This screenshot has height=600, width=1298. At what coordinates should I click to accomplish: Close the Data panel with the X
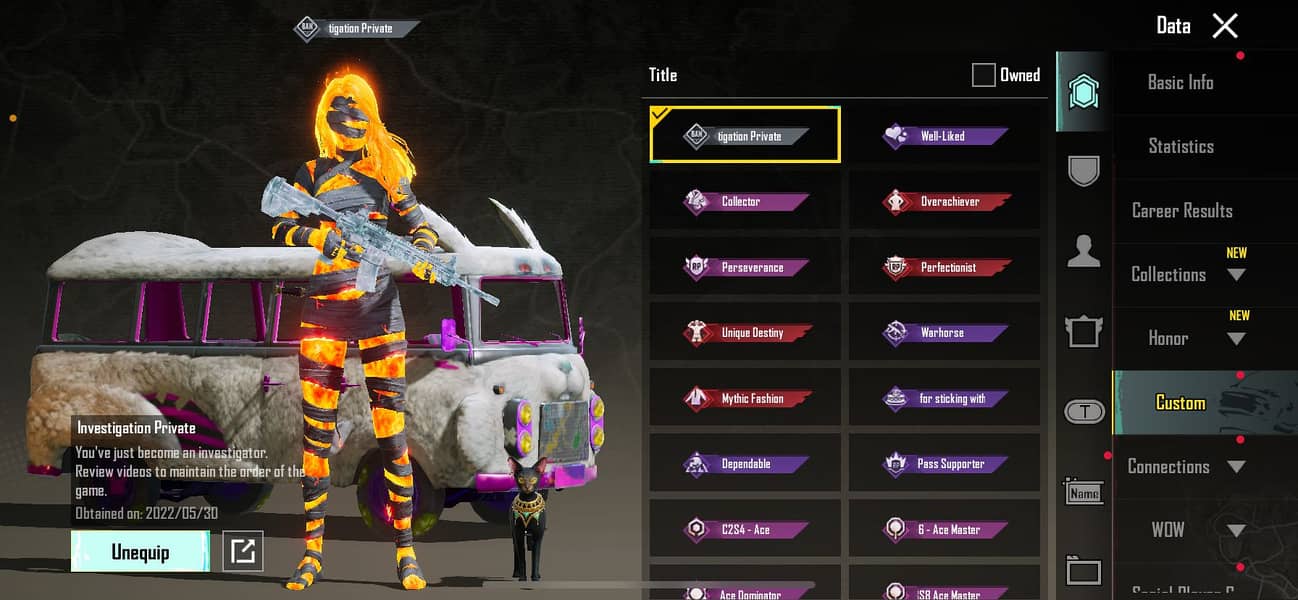(1225, 26)
